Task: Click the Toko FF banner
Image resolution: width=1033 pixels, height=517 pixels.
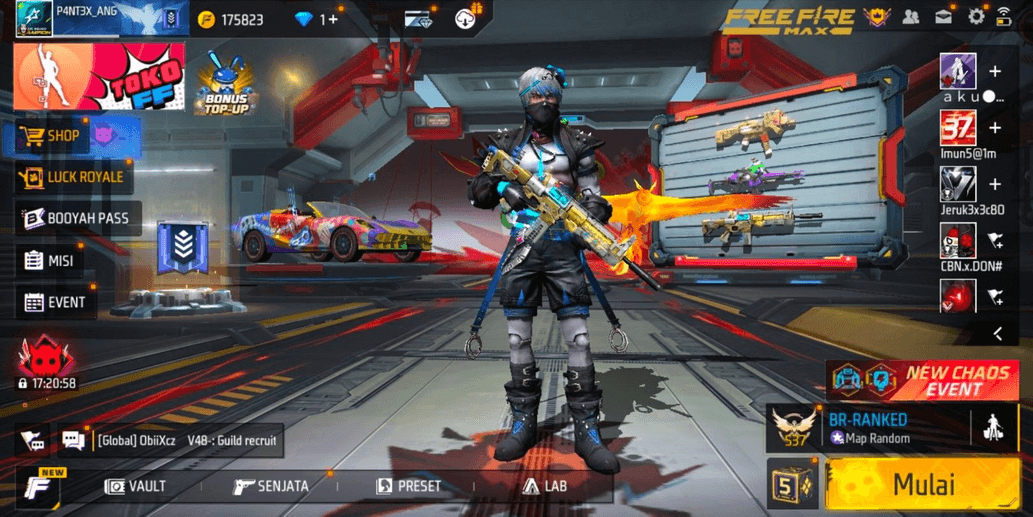Action: pyautogui.click(x=100, y=78)
